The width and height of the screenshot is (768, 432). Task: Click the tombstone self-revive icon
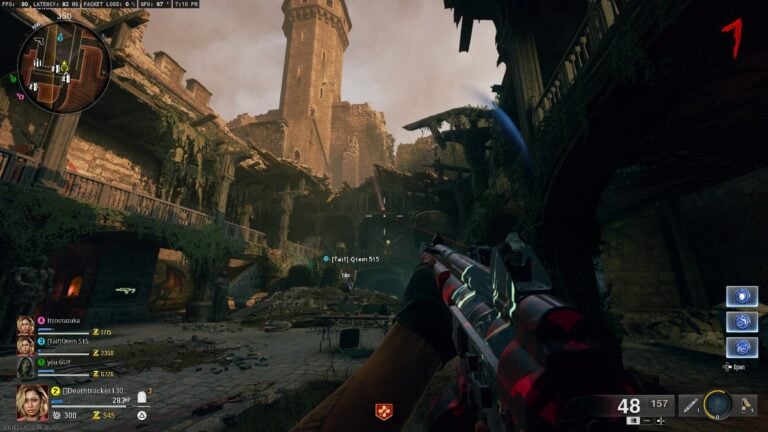(142, 395)
